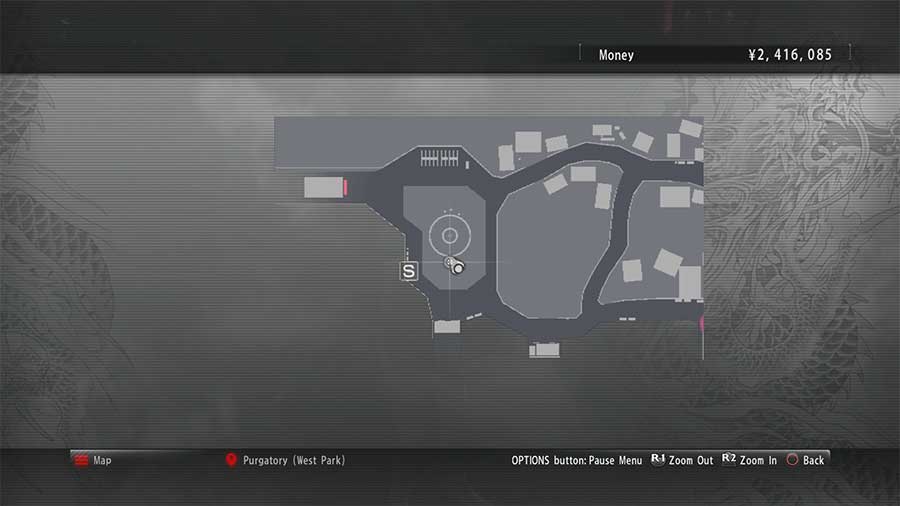The image size is (900, 506).
Task: Select the S save point marker
Action: click(408, 271)
